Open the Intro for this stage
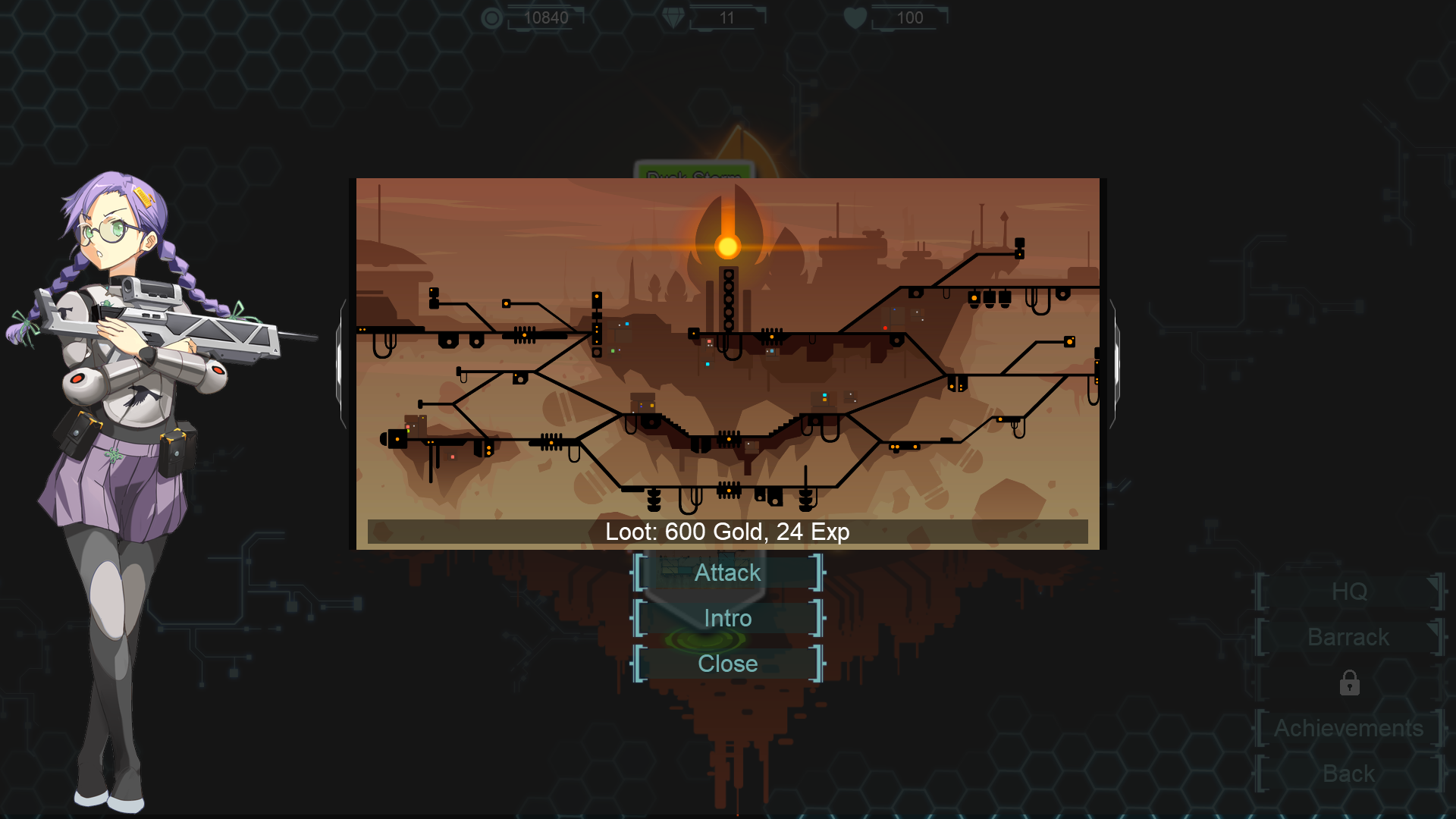Image resolution: width=1456 pixels, height=819 pixels. 726,618
